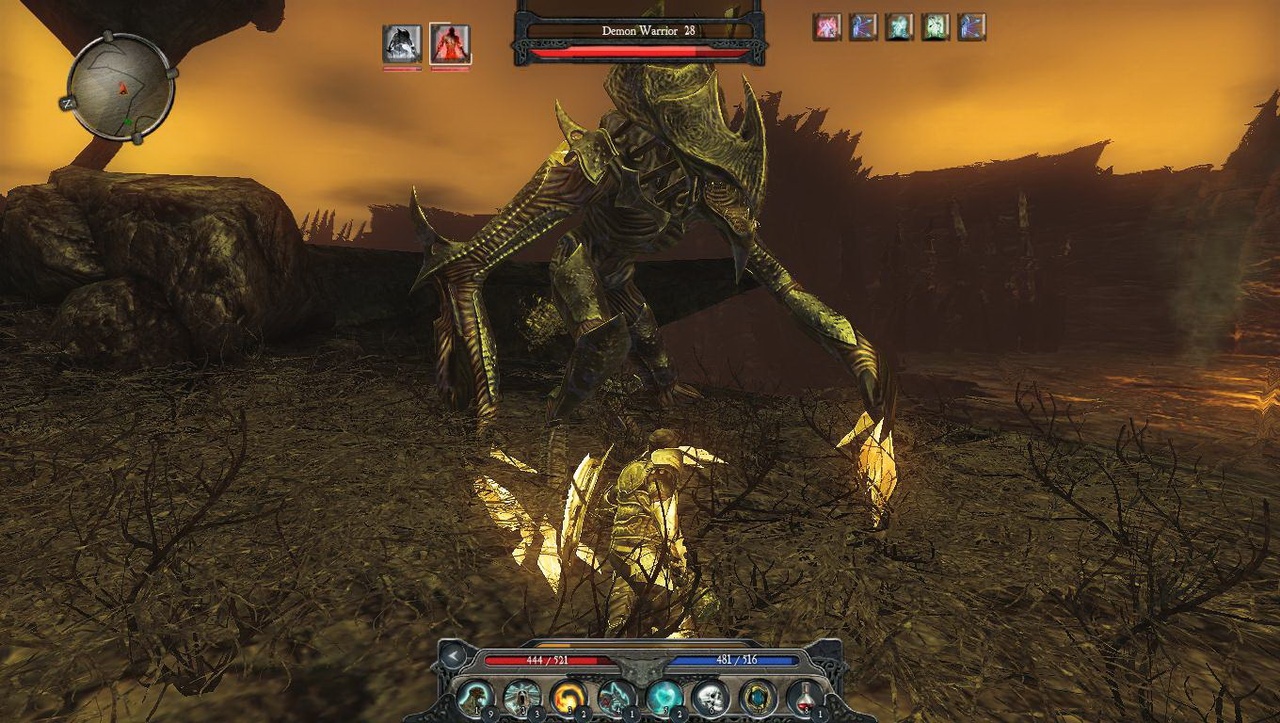Click the middle teal aura buff icon
The height and width of the screenshot is (723, 1280).
pos(897,27)
